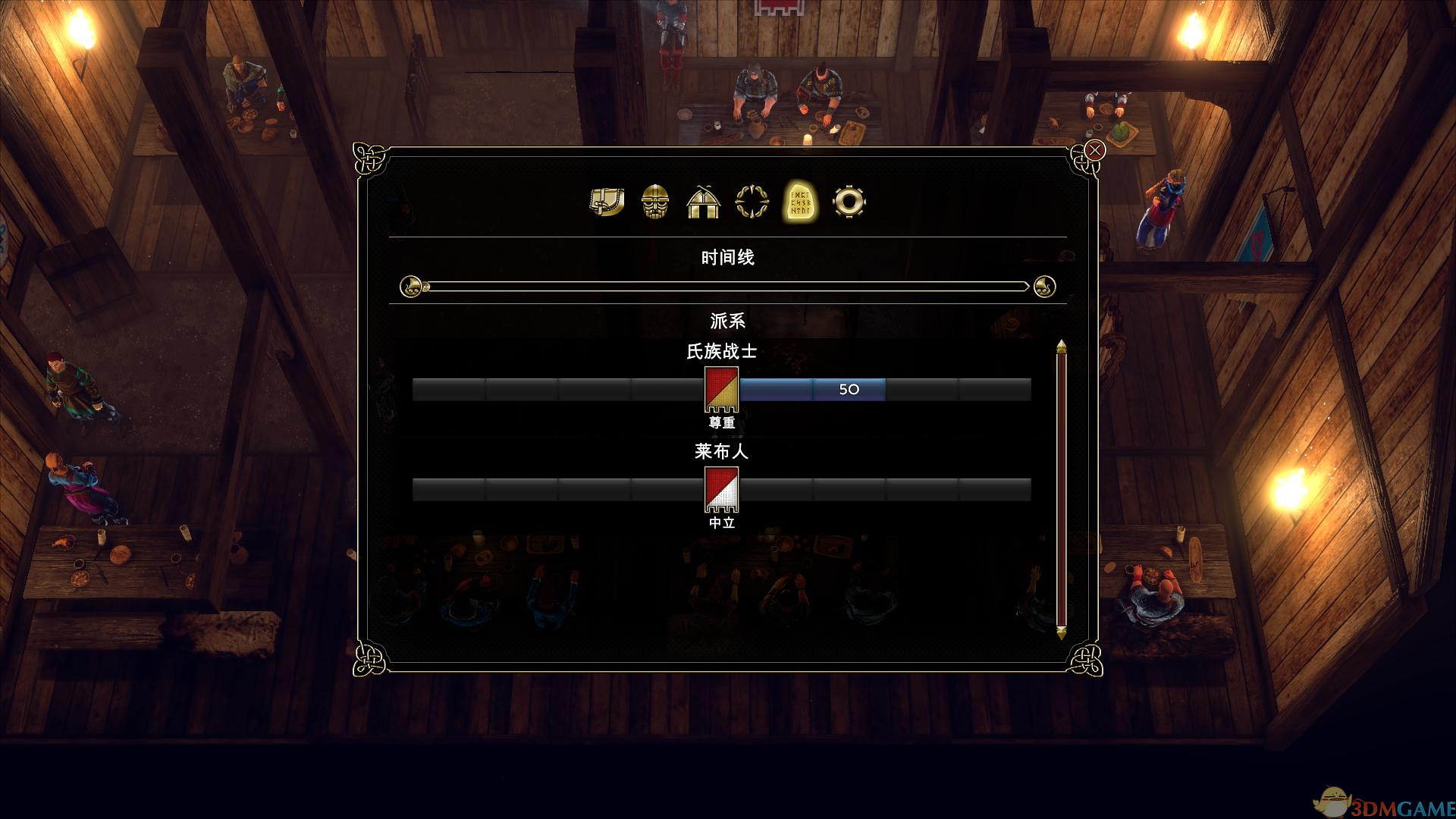Select the red-white neutral faction banner marker
Screen dimensions: 1456x819
(721, 489)
